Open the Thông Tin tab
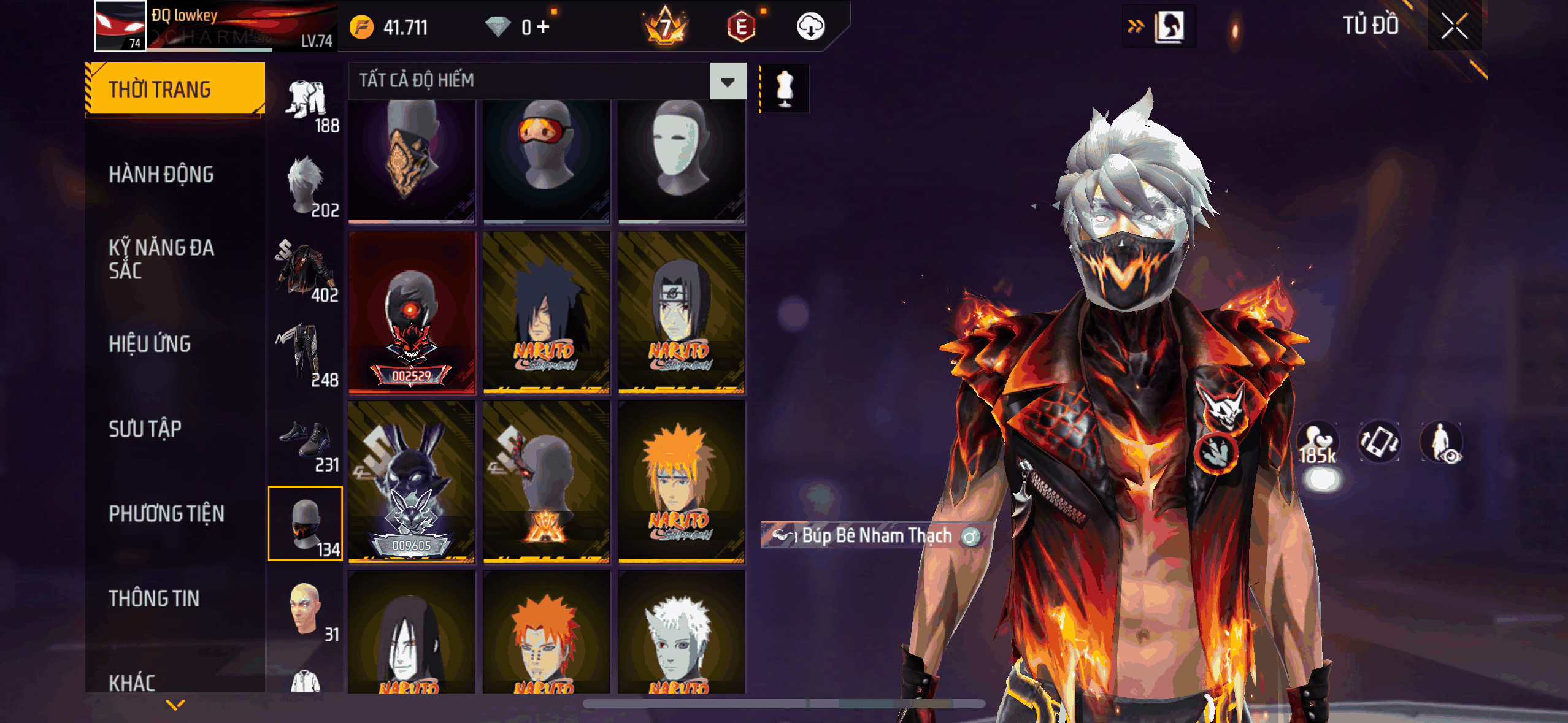The image size is (1568, 723). click(154, 598)
